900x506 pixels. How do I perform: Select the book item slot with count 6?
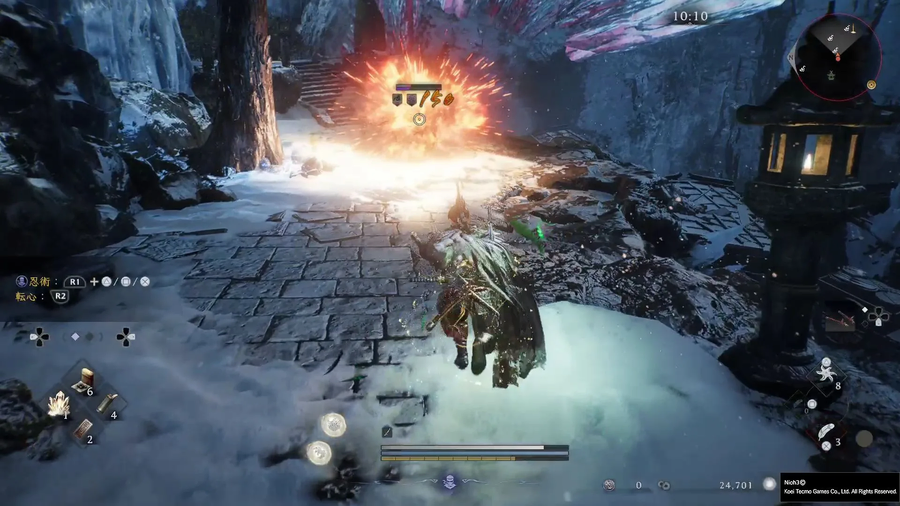coord(84,380)
